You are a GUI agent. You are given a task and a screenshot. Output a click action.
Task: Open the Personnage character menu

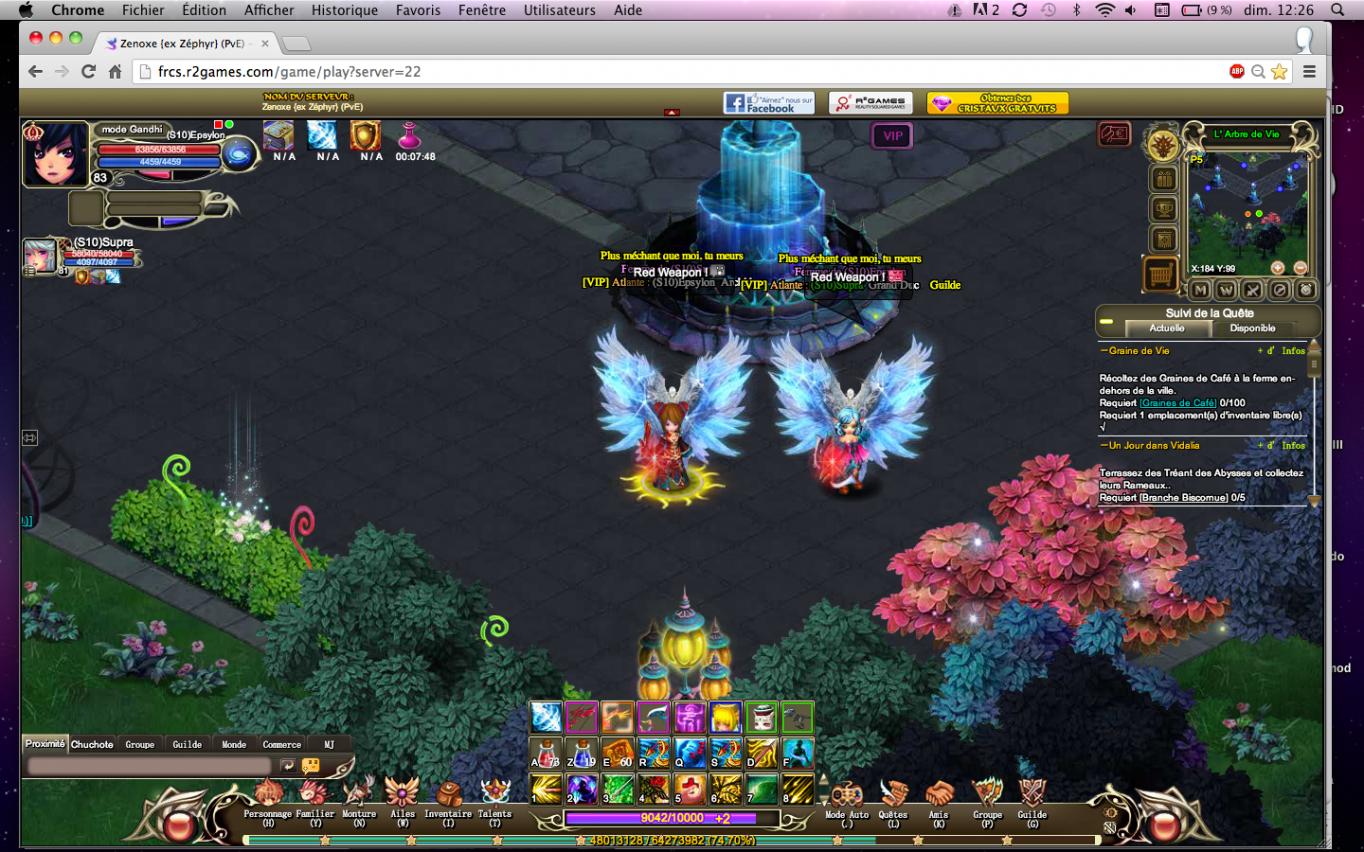(x=267, y=796)
